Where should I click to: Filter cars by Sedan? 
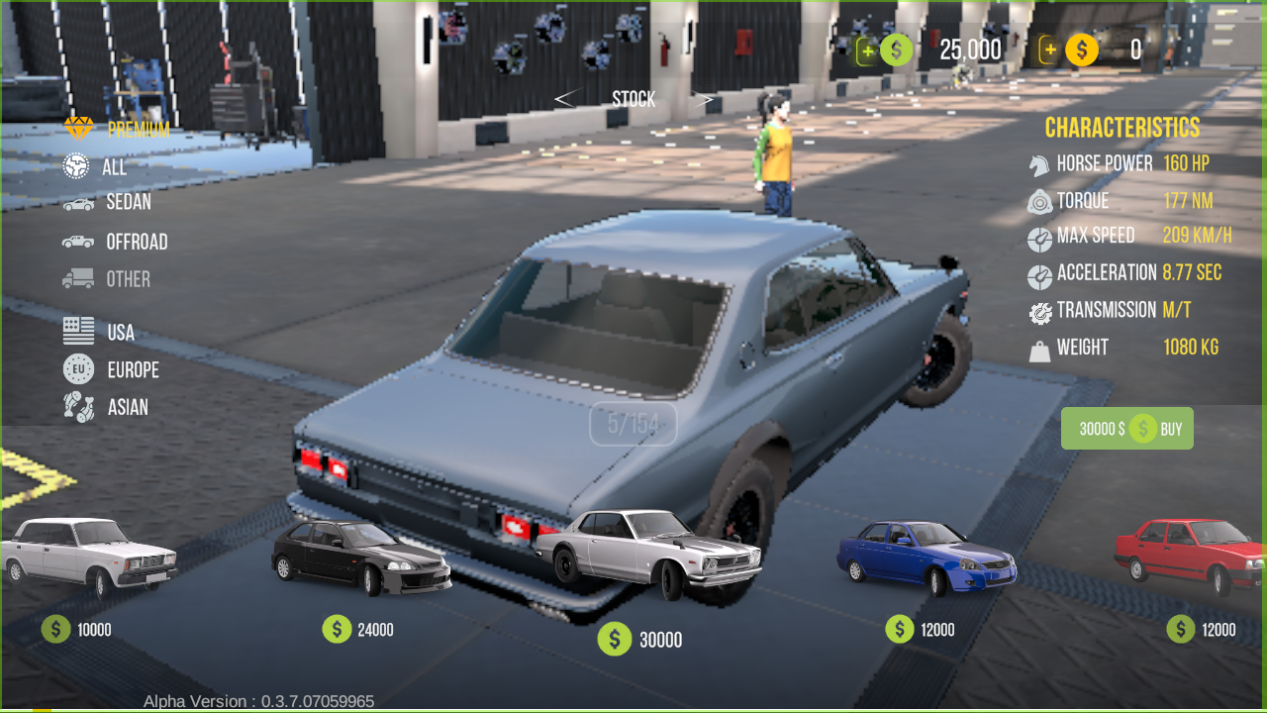pos(108,203)
